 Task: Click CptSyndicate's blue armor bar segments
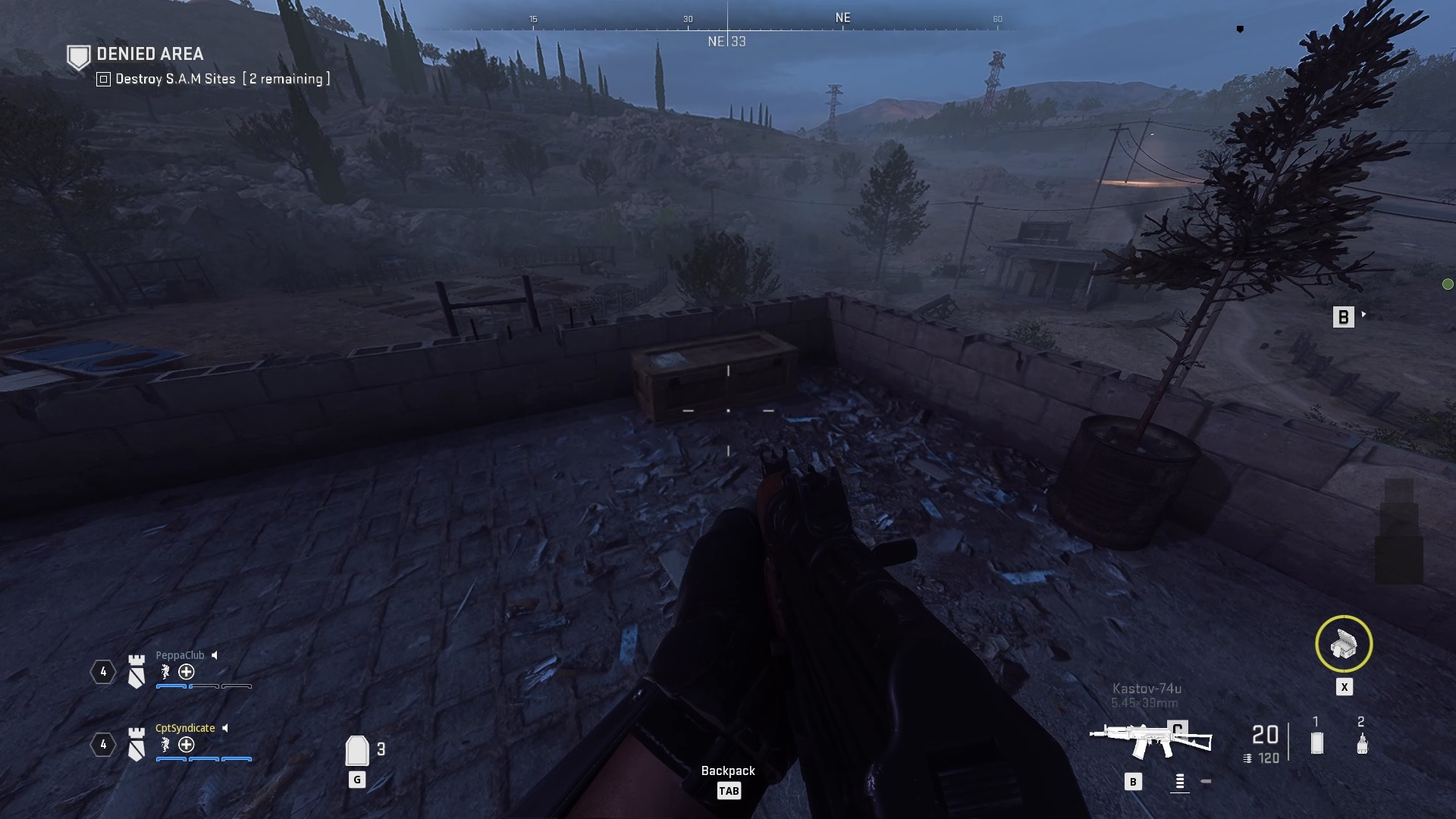point(202,758)
